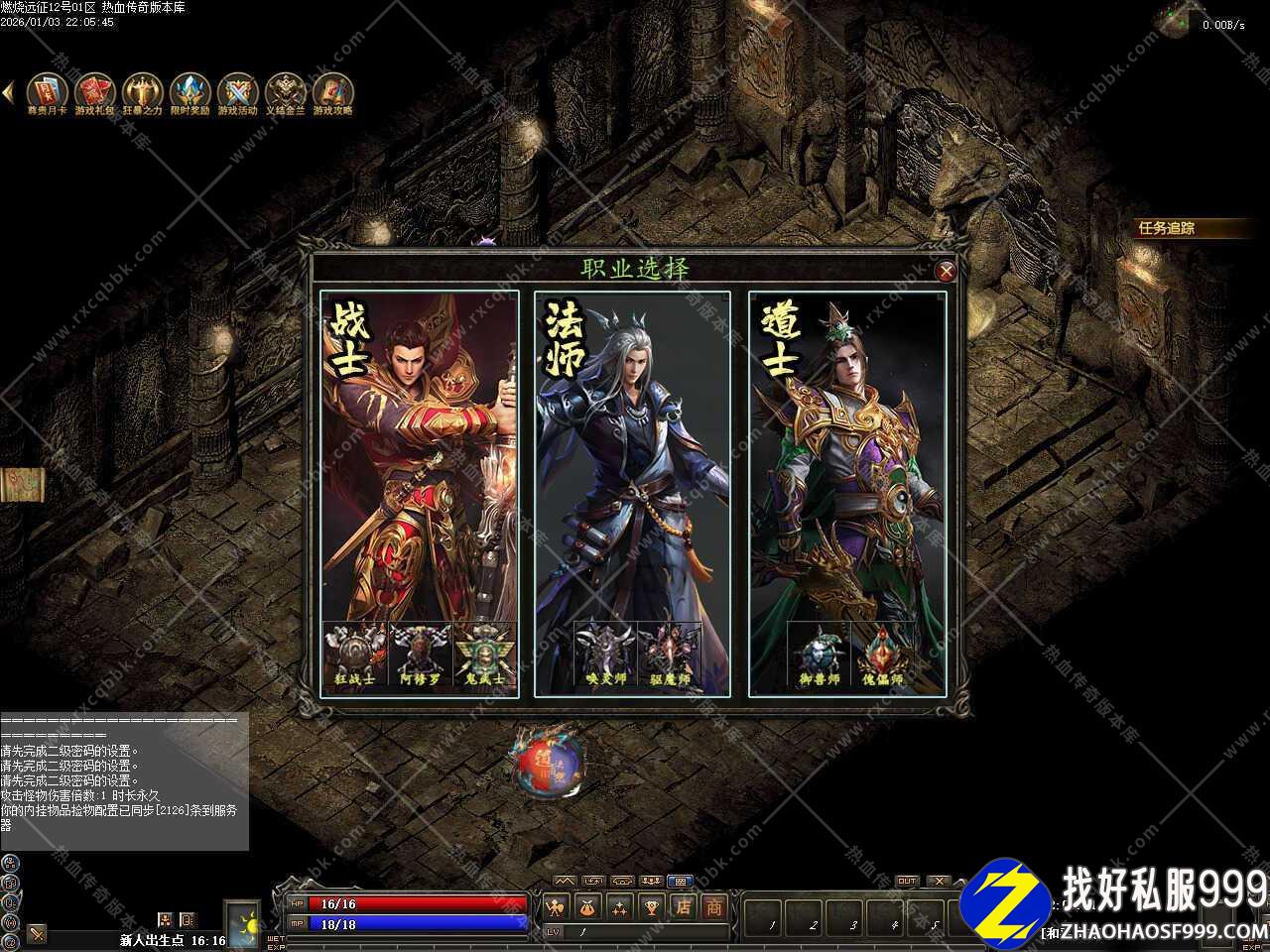Open the money bag inventory button
1270x952 pixels.
pyautogui.click(x=588, y=906)
